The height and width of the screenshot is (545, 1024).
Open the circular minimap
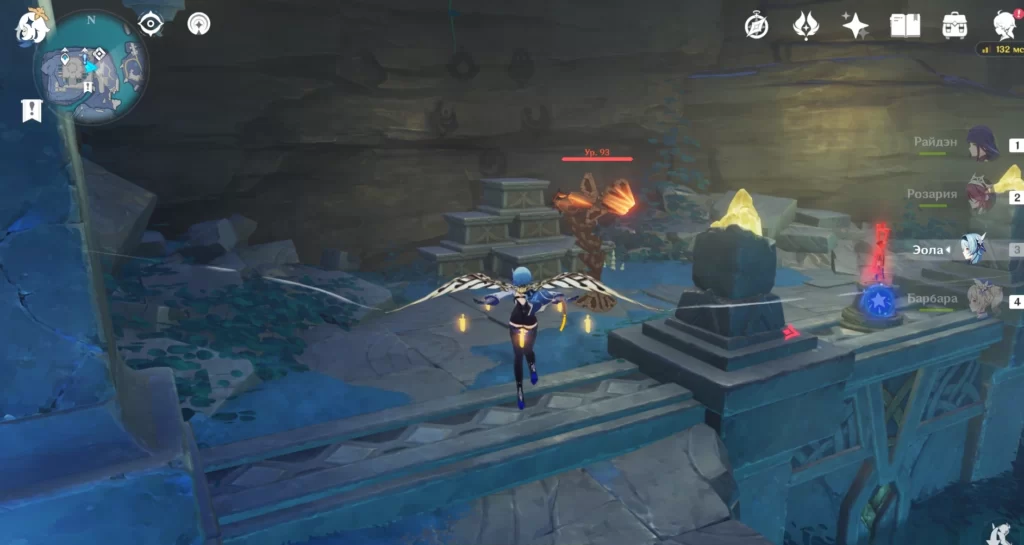pos(91,68)
